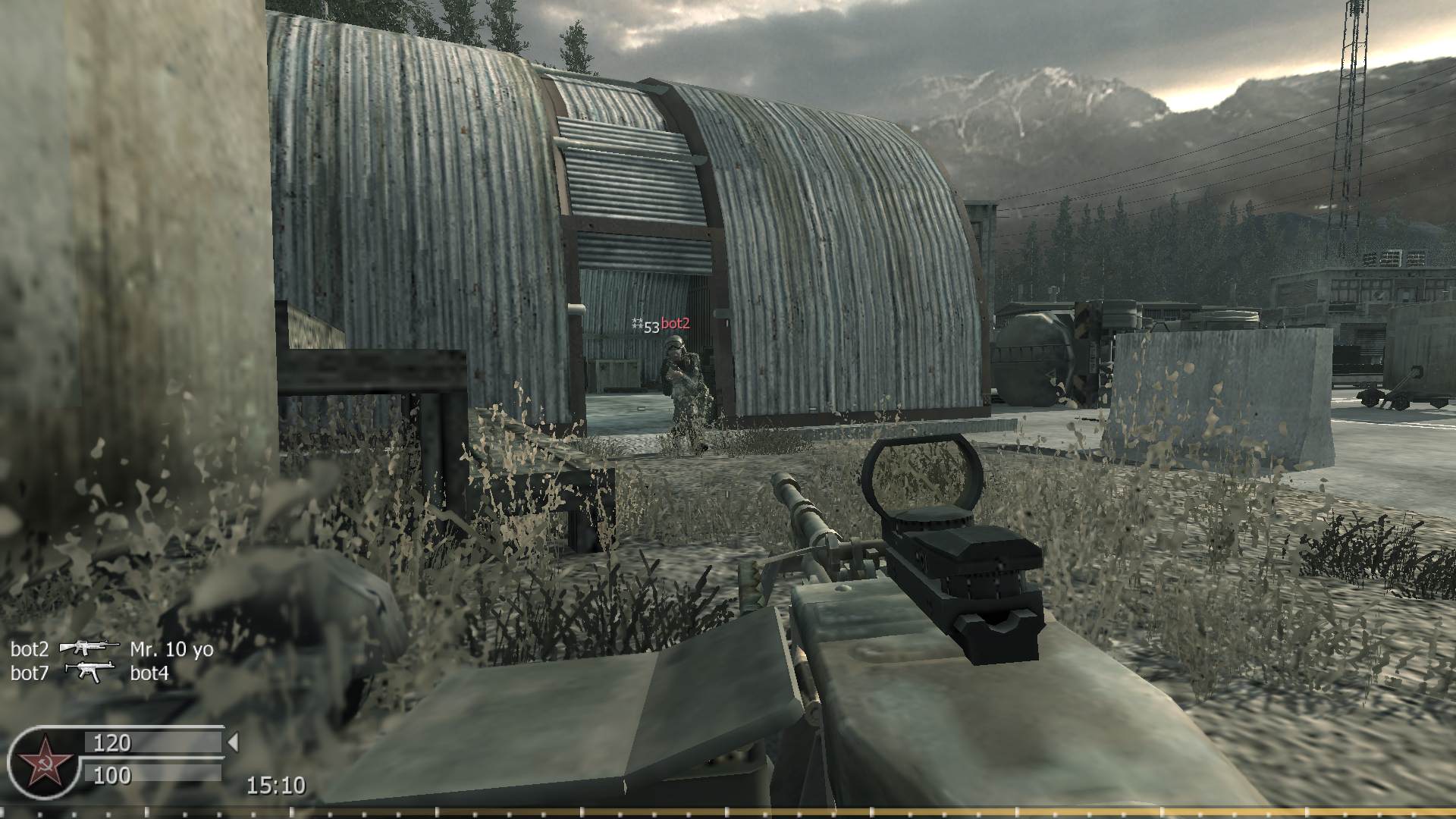Click the MP5 weapon icon in the killfeed
Image resolution: width=1456 pixels, height=819 pixels.
pyautogui.click(x=91, y=672)
